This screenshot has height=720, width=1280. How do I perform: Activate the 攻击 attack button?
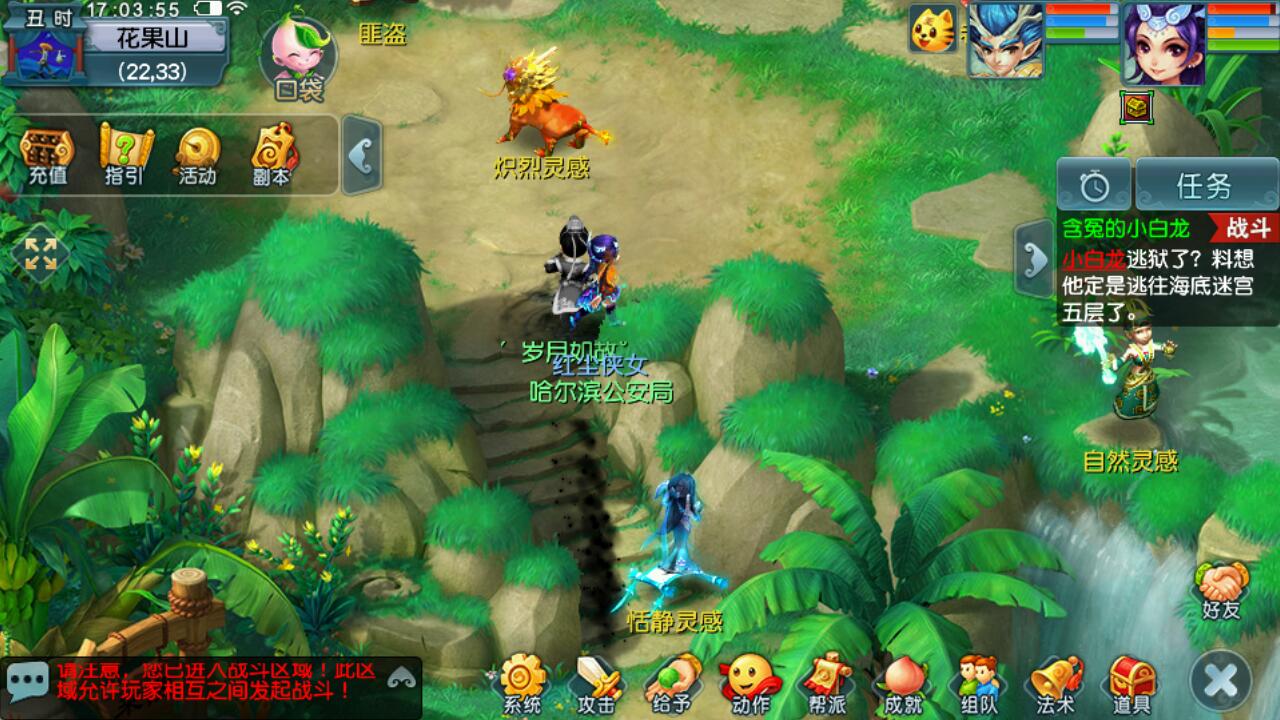tap(596, 685)
